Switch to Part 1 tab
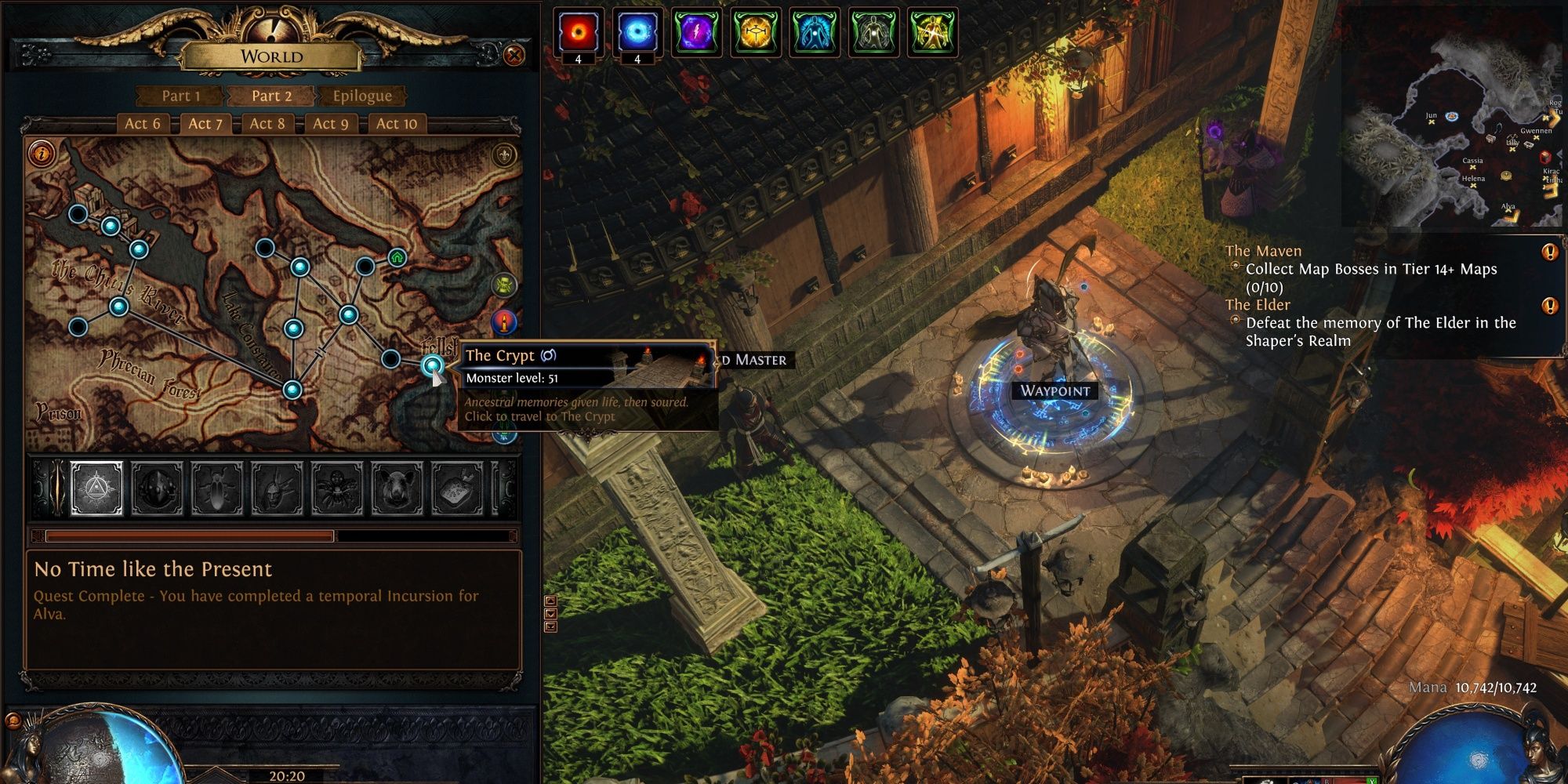 coord(181,96)
